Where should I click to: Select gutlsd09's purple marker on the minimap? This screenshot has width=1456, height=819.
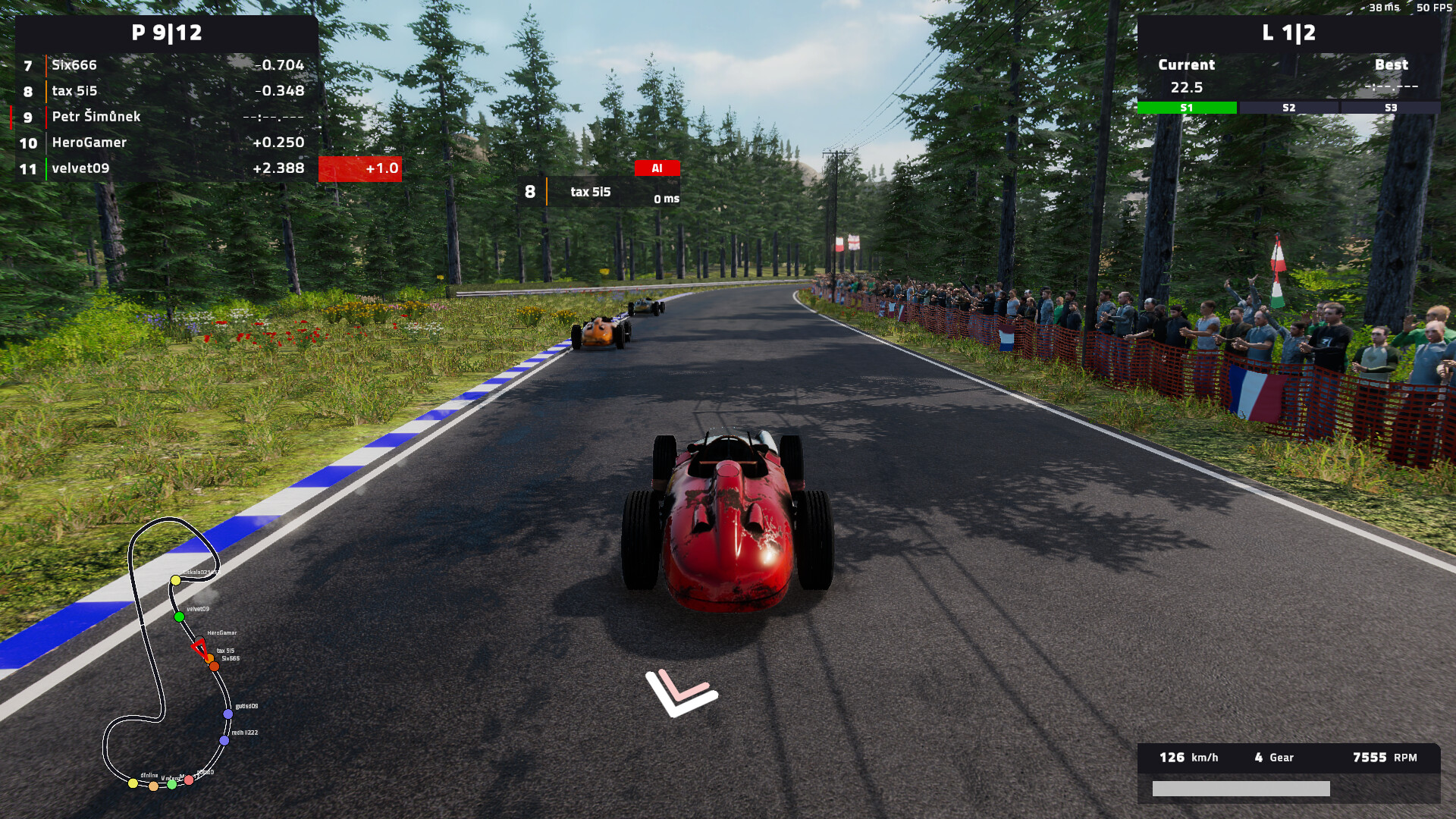pyautogui.click(x=227, y=714)
